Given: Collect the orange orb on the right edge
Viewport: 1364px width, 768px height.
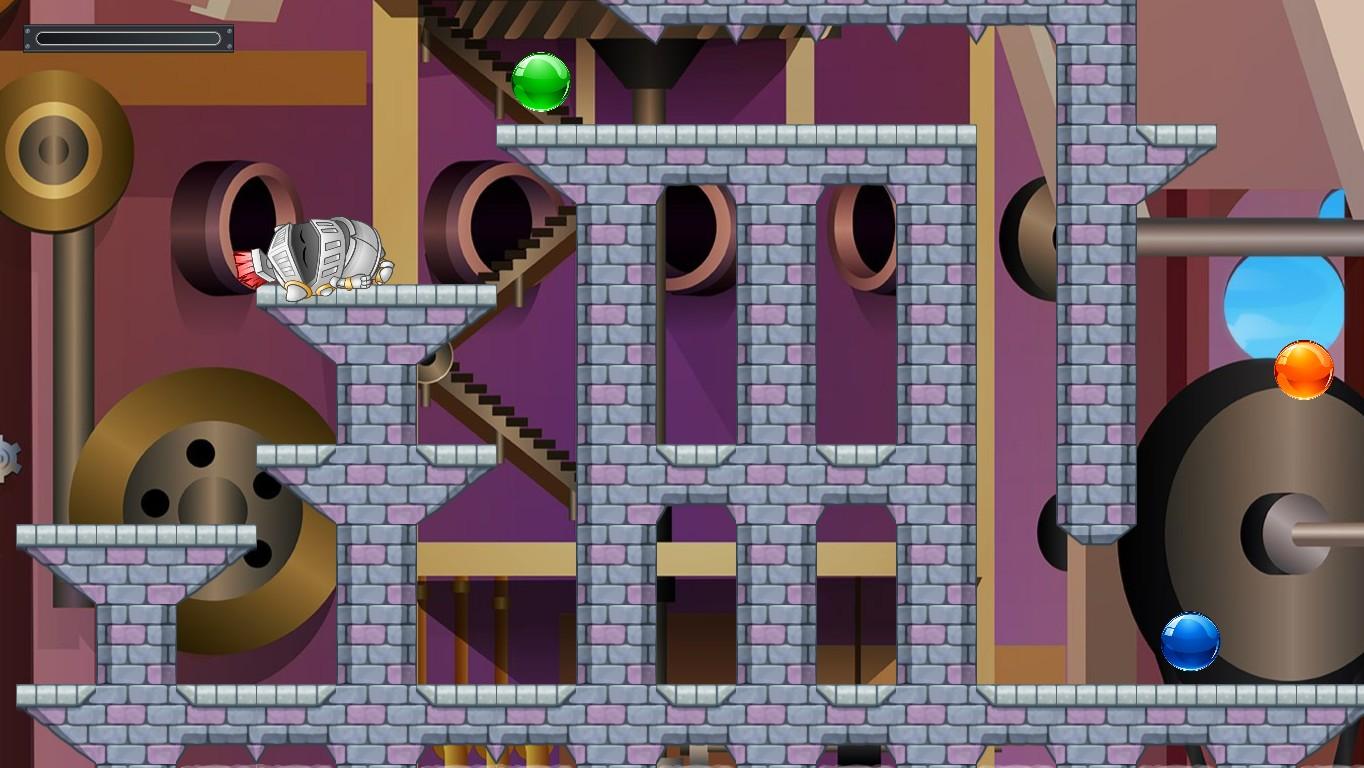Looking at the screenshot, I should [x=1302, y=371].
